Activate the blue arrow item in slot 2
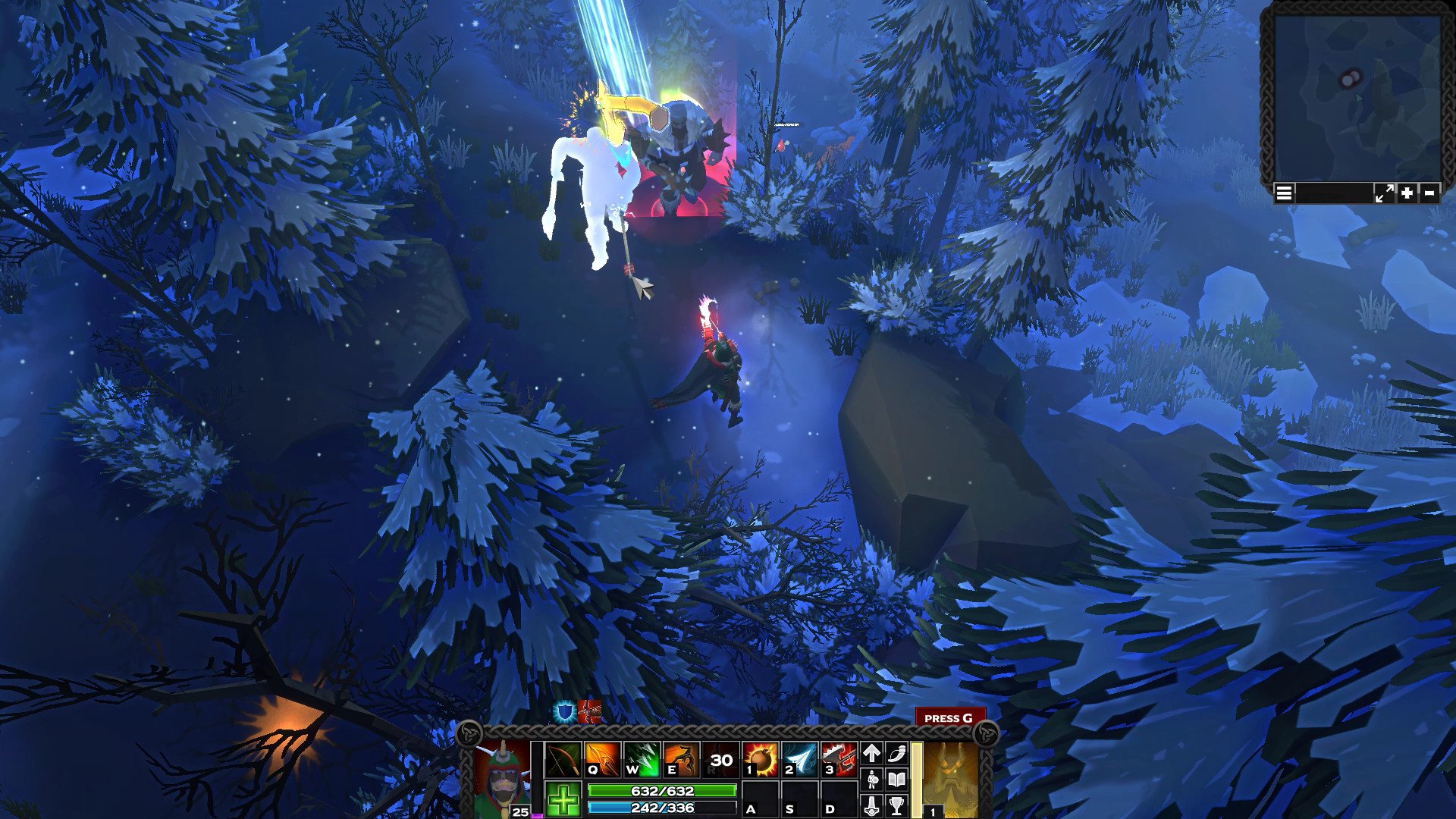 coord(799,759)
